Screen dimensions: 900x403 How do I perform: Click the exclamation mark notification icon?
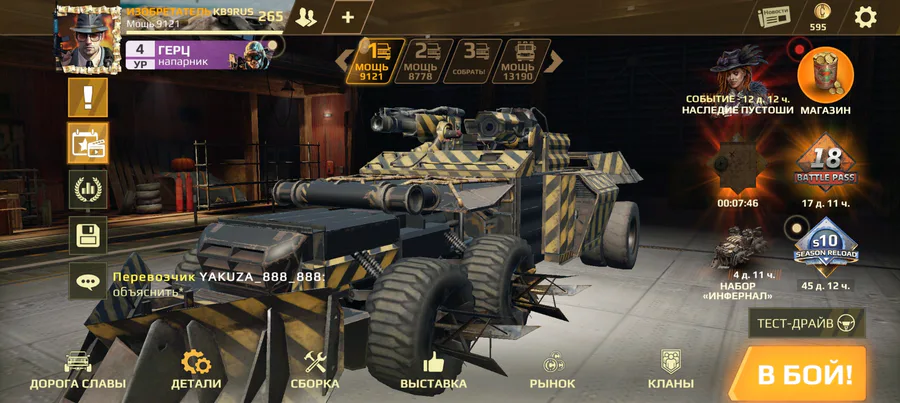(x=88, y=98)
